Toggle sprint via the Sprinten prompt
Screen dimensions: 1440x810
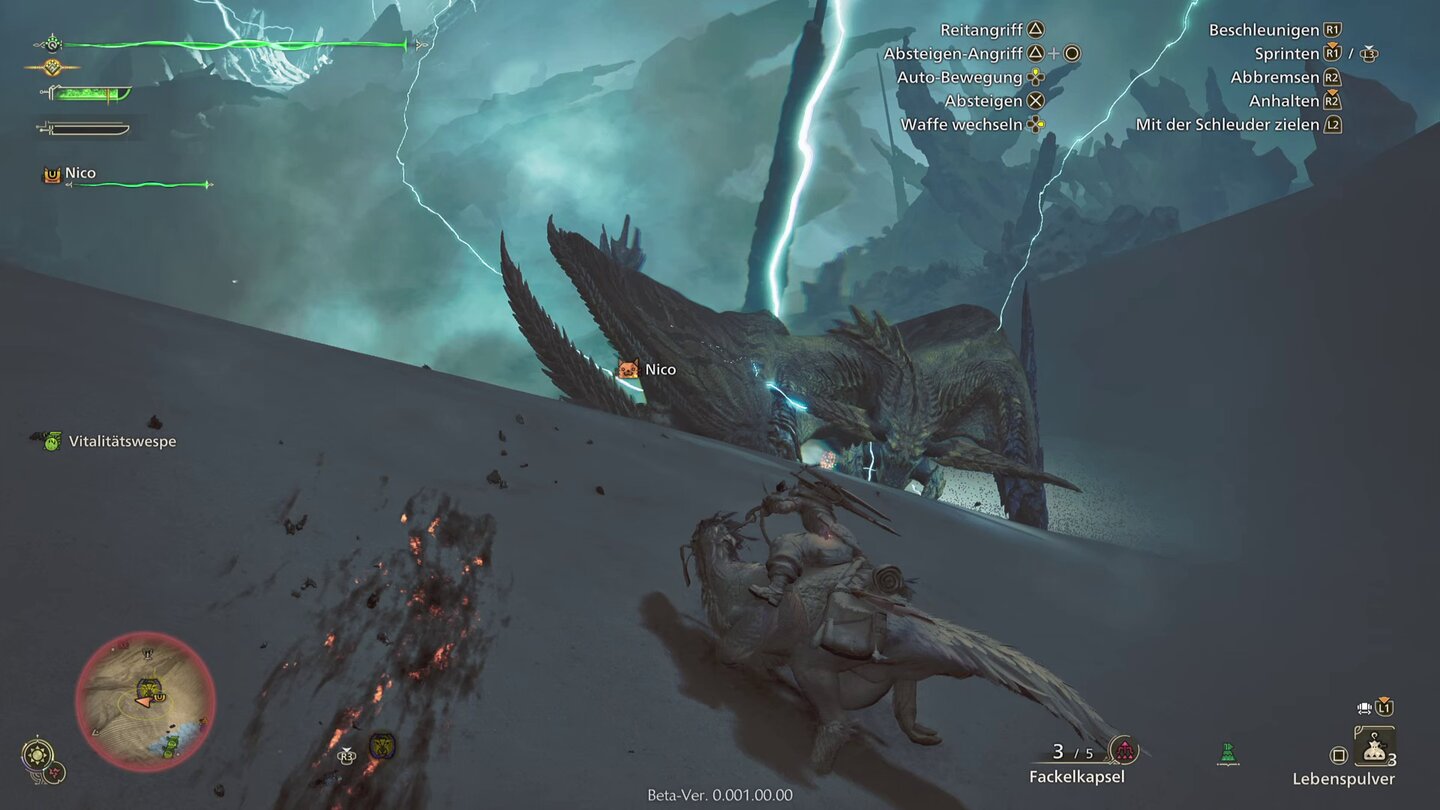(1330, 53)
